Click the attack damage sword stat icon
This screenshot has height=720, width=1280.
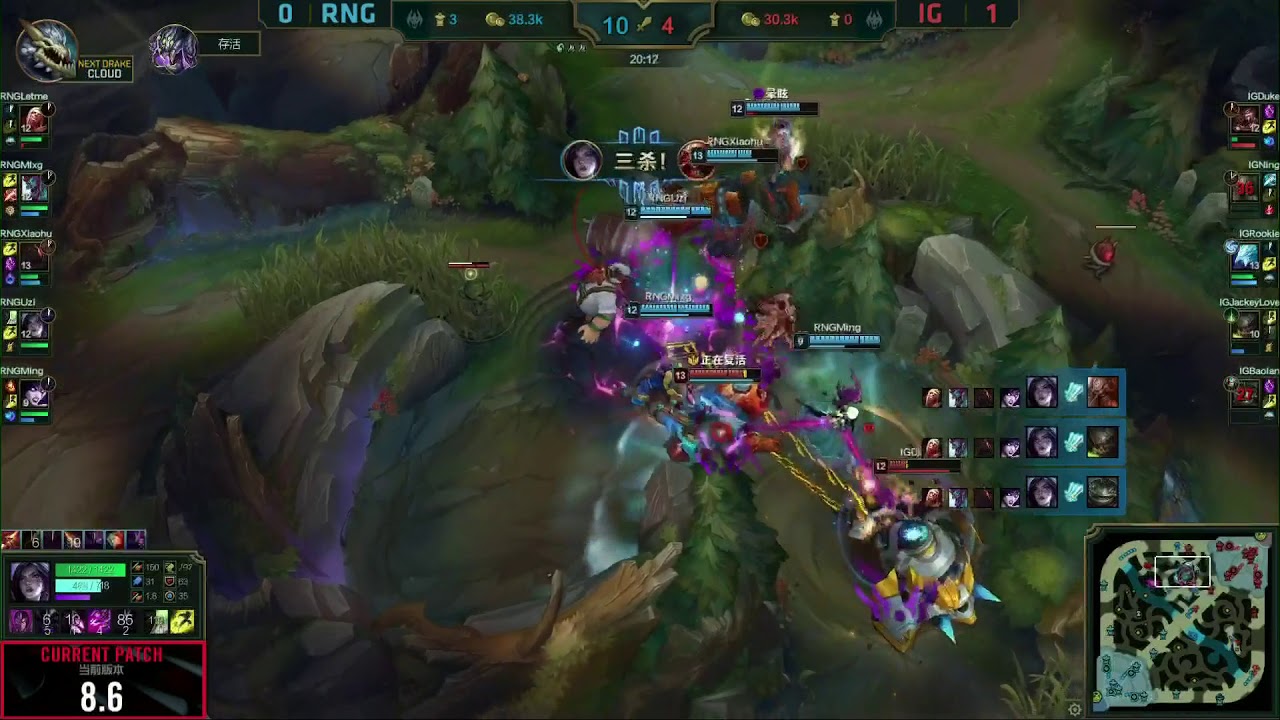[x=137, y=568]
